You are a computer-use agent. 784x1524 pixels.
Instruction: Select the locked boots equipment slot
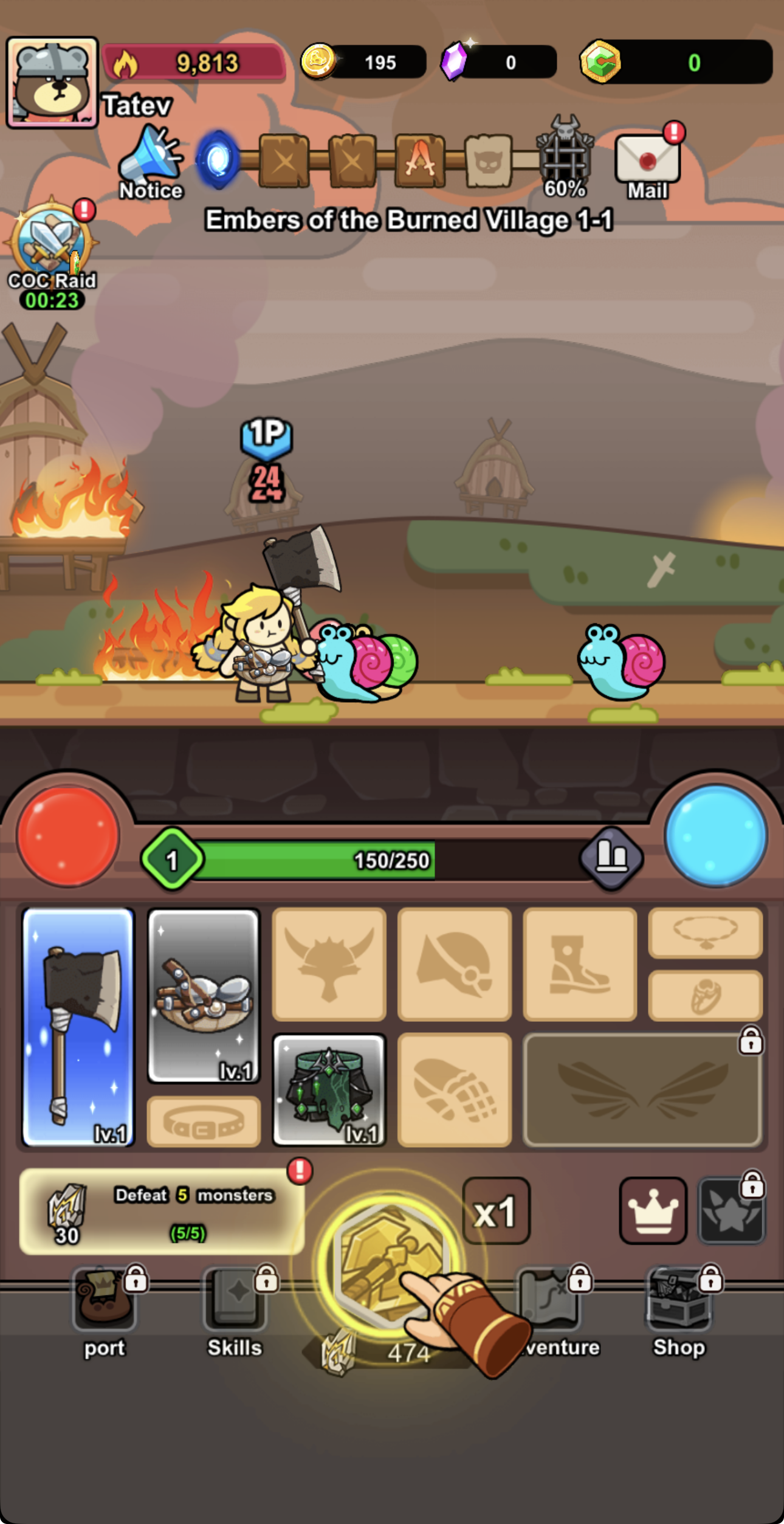pyautogui.click(x=579, y=967)
